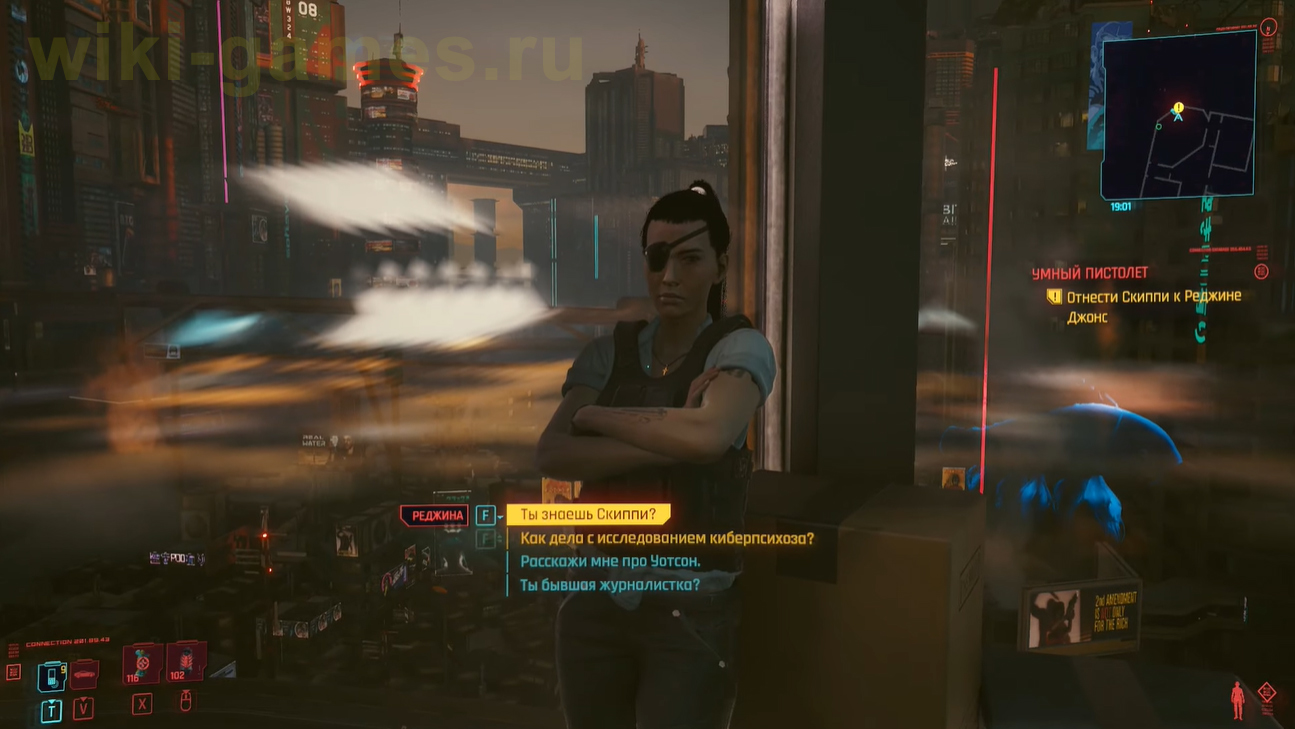Image resolution: width=1295 pixels, height=729 pixels.
Task: Expand the chevron under the first F prompt
Action: click(499, 516)
